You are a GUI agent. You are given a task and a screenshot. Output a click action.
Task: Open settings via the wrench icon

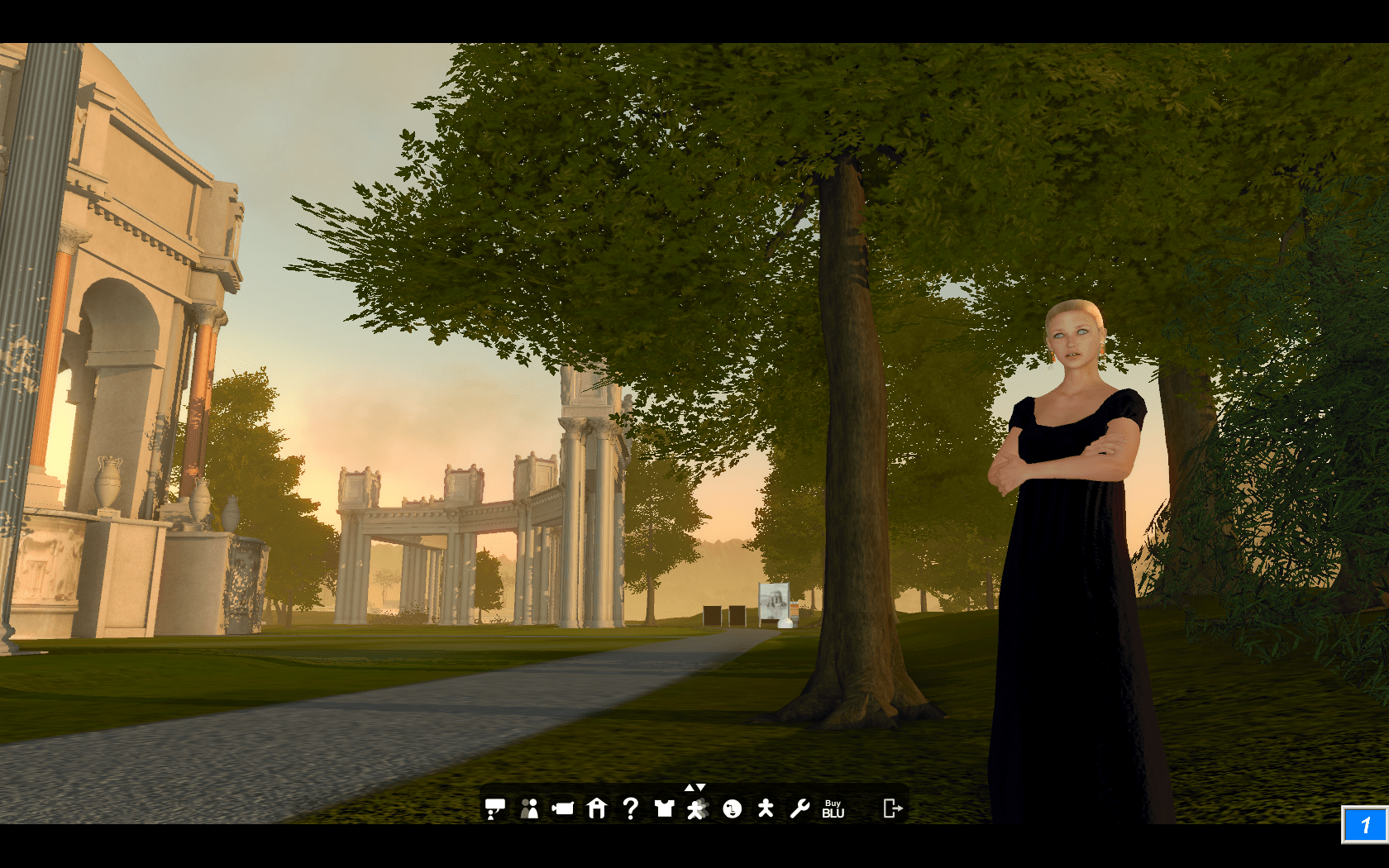point(800,808)
